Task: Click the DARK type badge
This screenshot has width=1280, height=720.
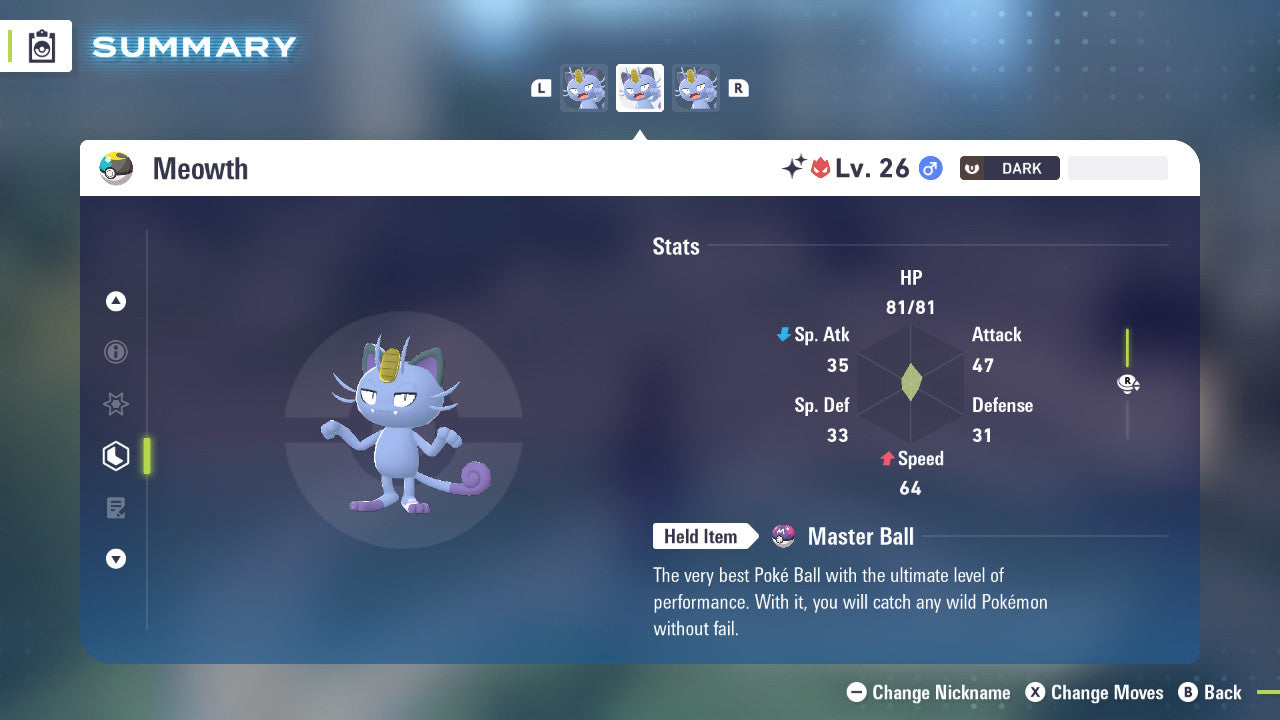Action: tap(1009, 168)
